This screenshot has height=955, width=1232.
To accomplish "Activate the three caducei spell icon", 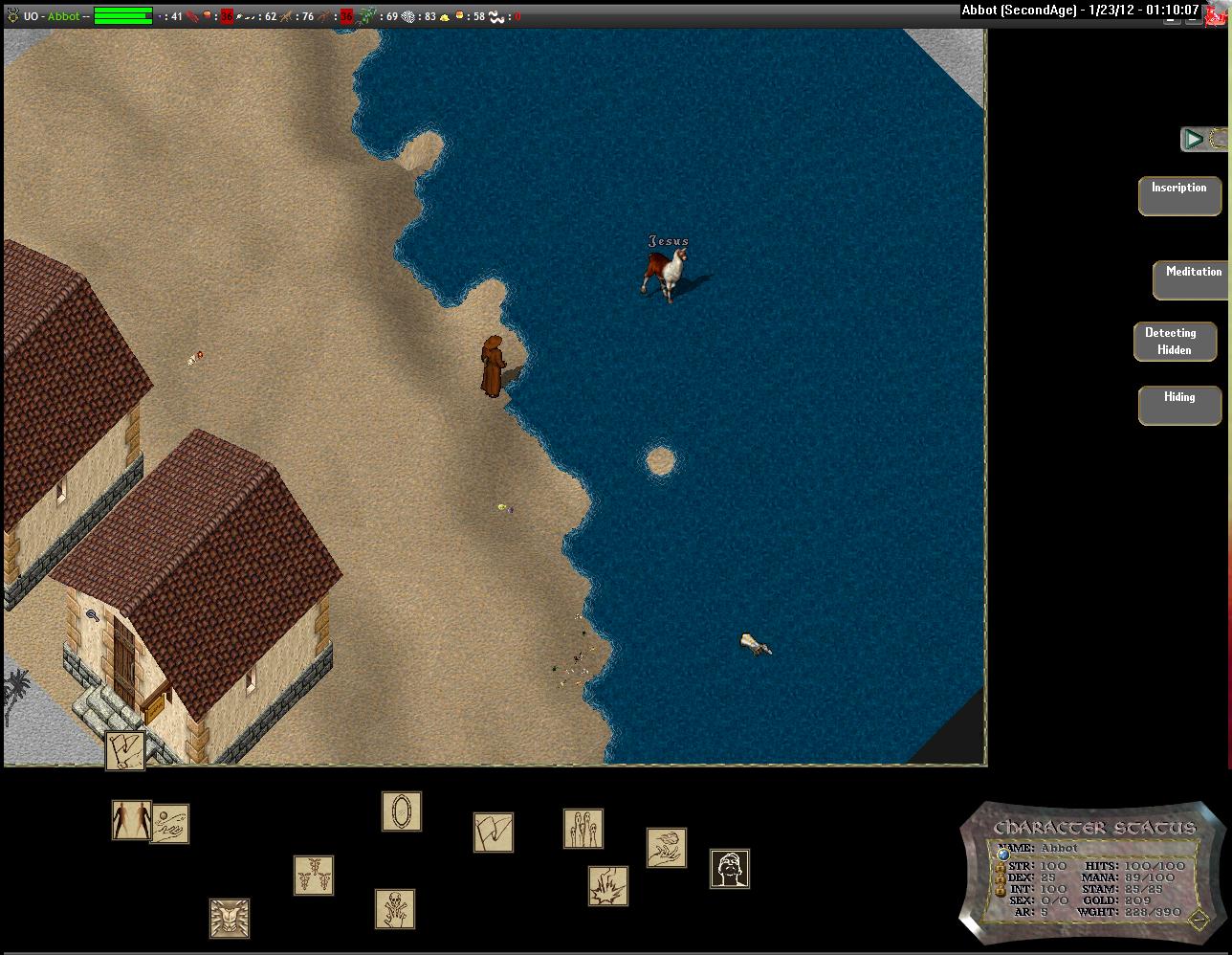I will point(314,876).
